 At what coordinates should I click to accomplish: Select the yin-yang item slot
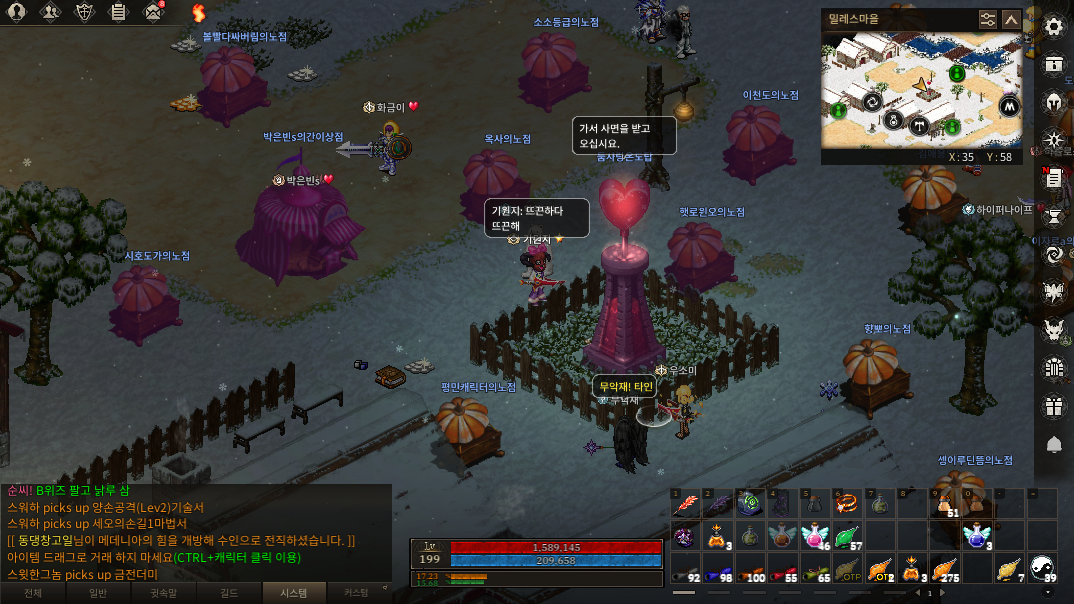point(1042,569)
